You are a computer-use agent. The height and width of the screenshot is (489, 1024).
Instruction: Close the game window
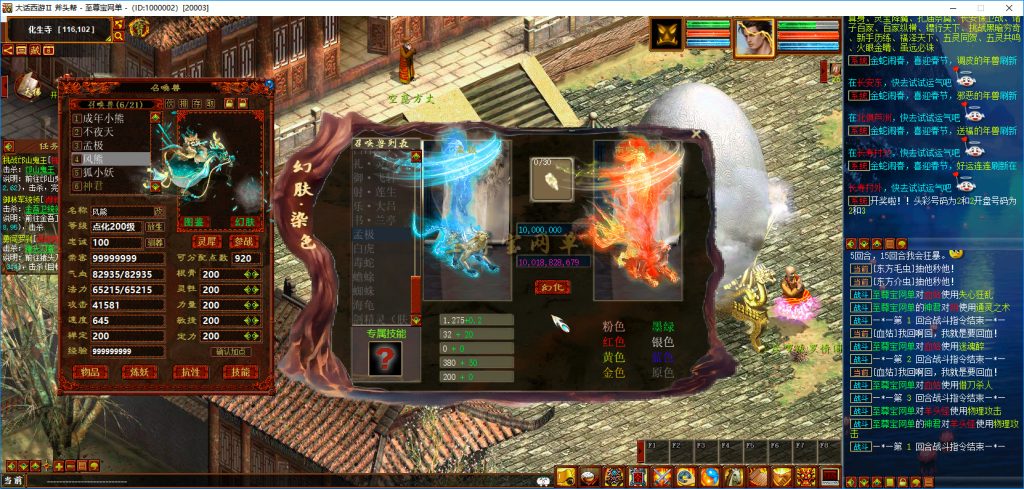point(1006,7)
